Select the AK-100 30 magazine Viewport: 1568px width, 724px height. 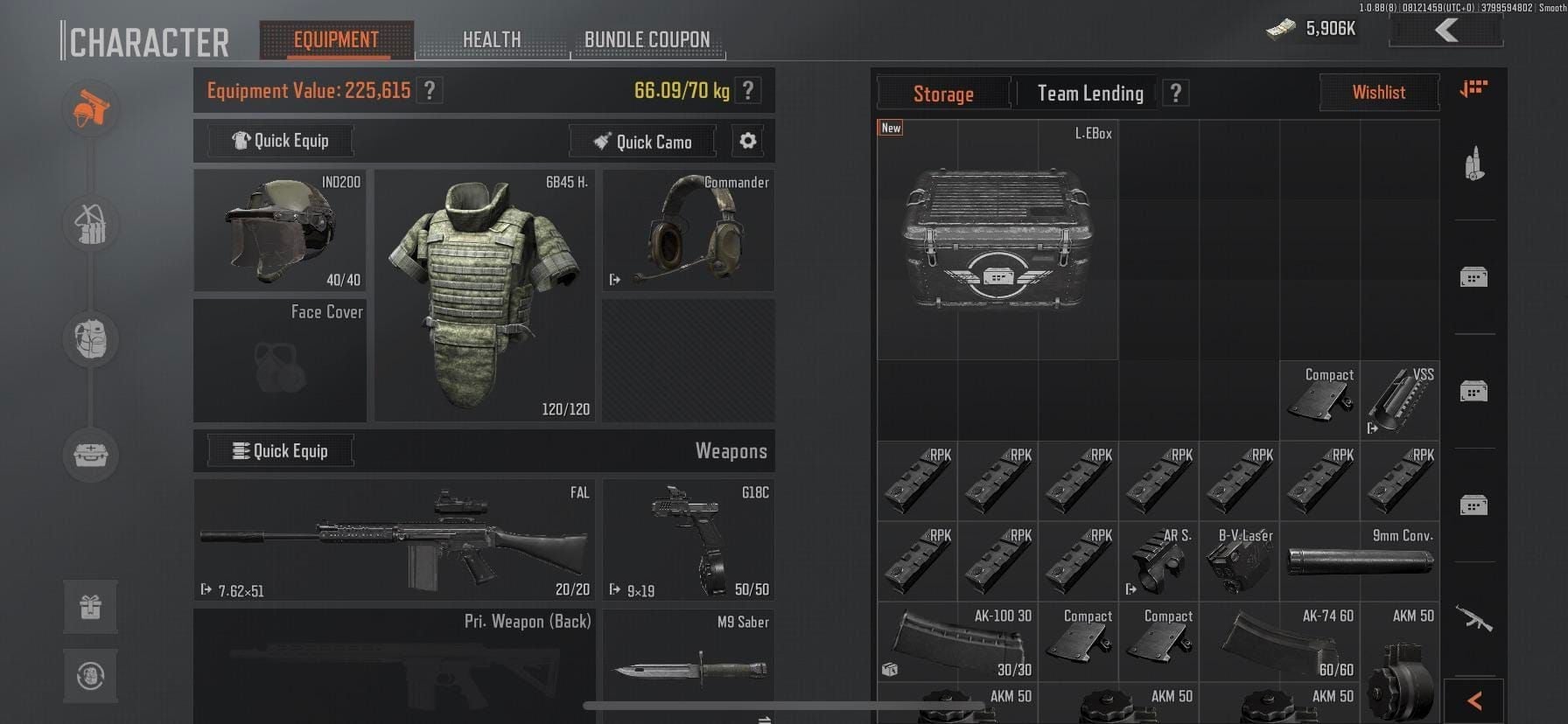957,643
